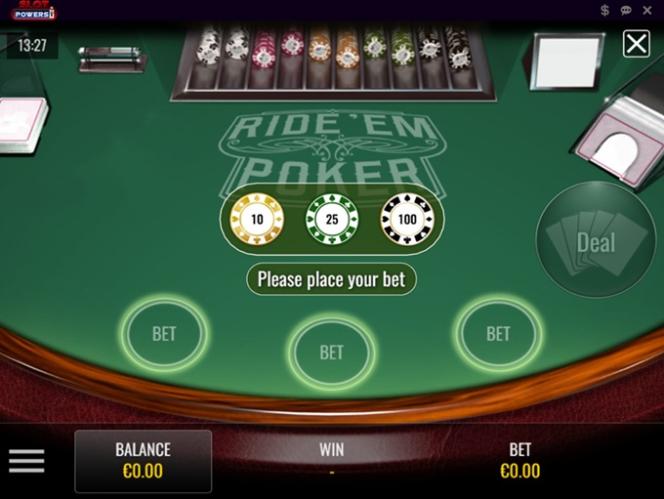Open the dollar sign cashier icon
Screen dimensions: 664x499
605,10
